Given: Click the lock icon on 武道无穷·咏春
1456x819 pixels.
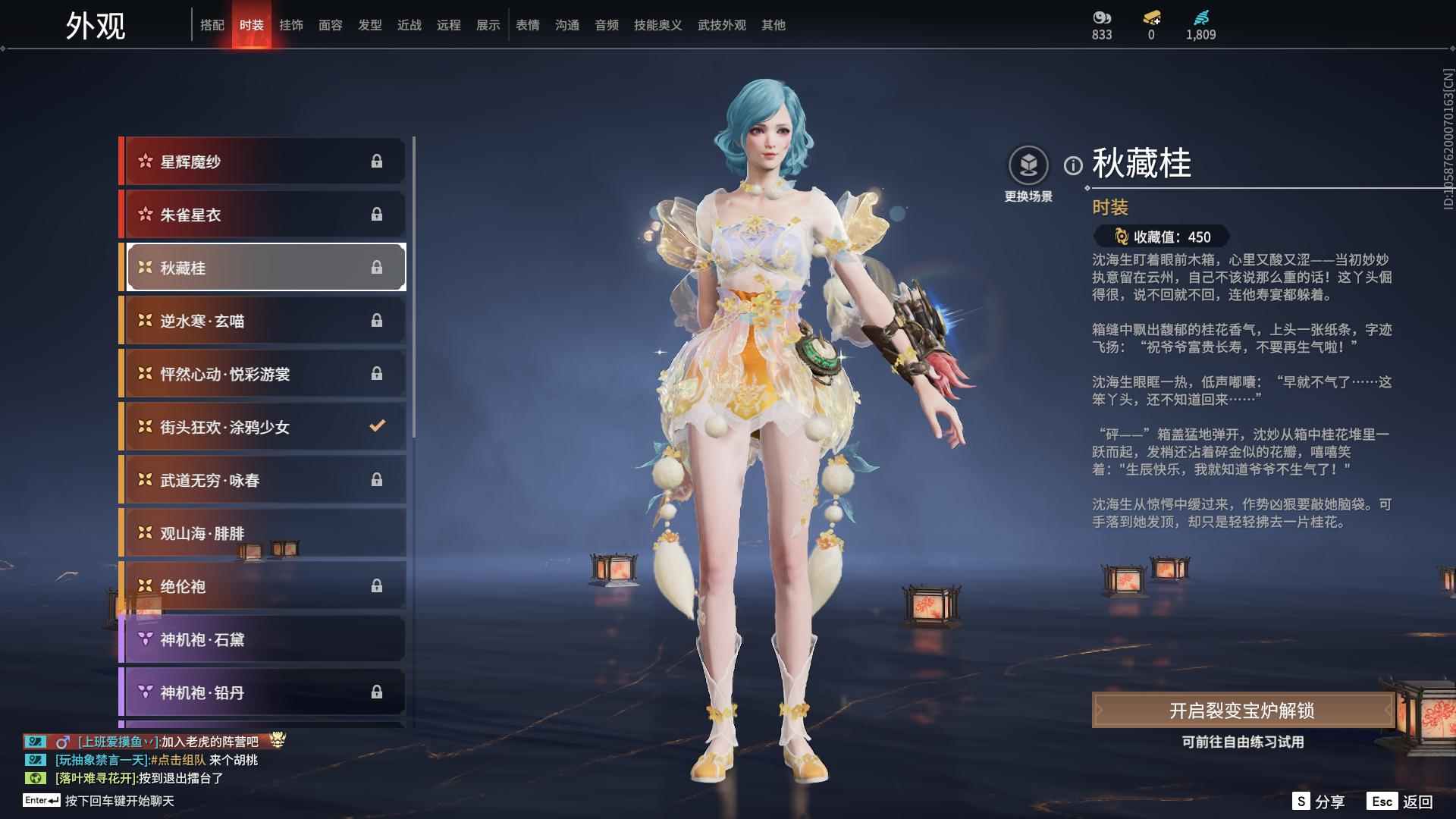Looking at the screenshot, I should (x=377, y=480).
